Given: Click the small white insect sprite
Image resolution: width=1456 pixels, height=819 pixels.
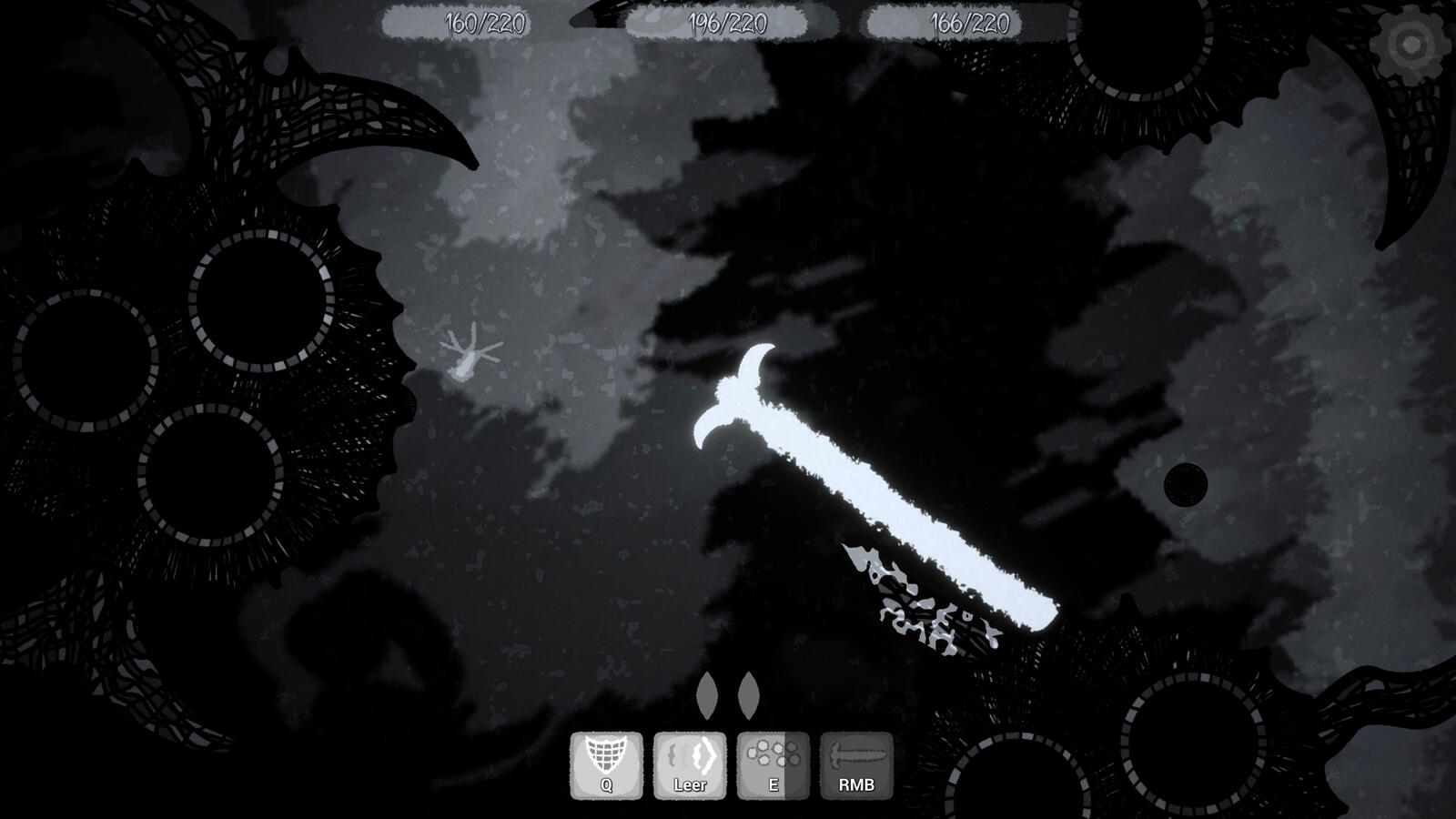Looking at the screenshot, I should (469, 355).
